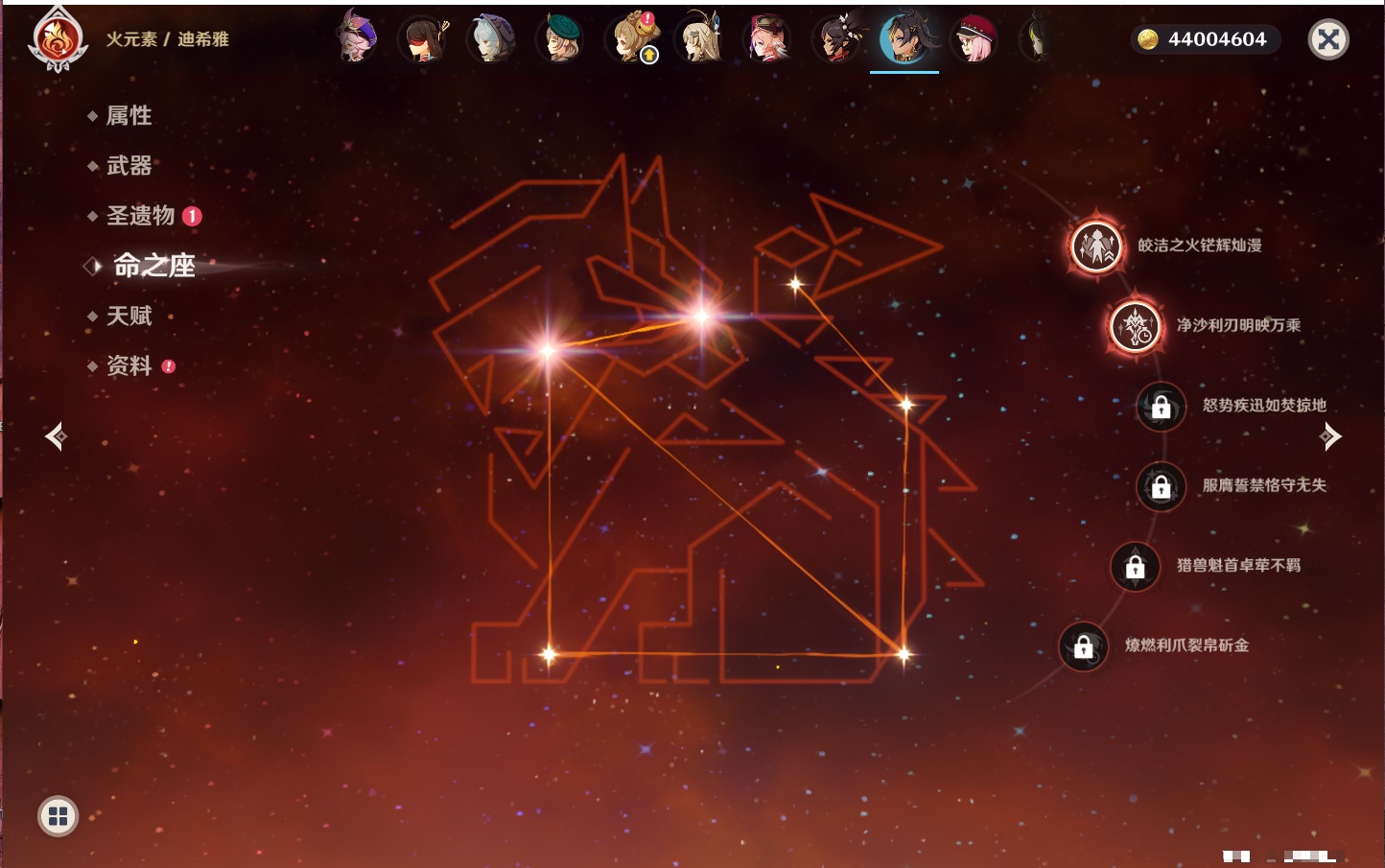Choose the character with upgrade arrow badge

[631, 39]
